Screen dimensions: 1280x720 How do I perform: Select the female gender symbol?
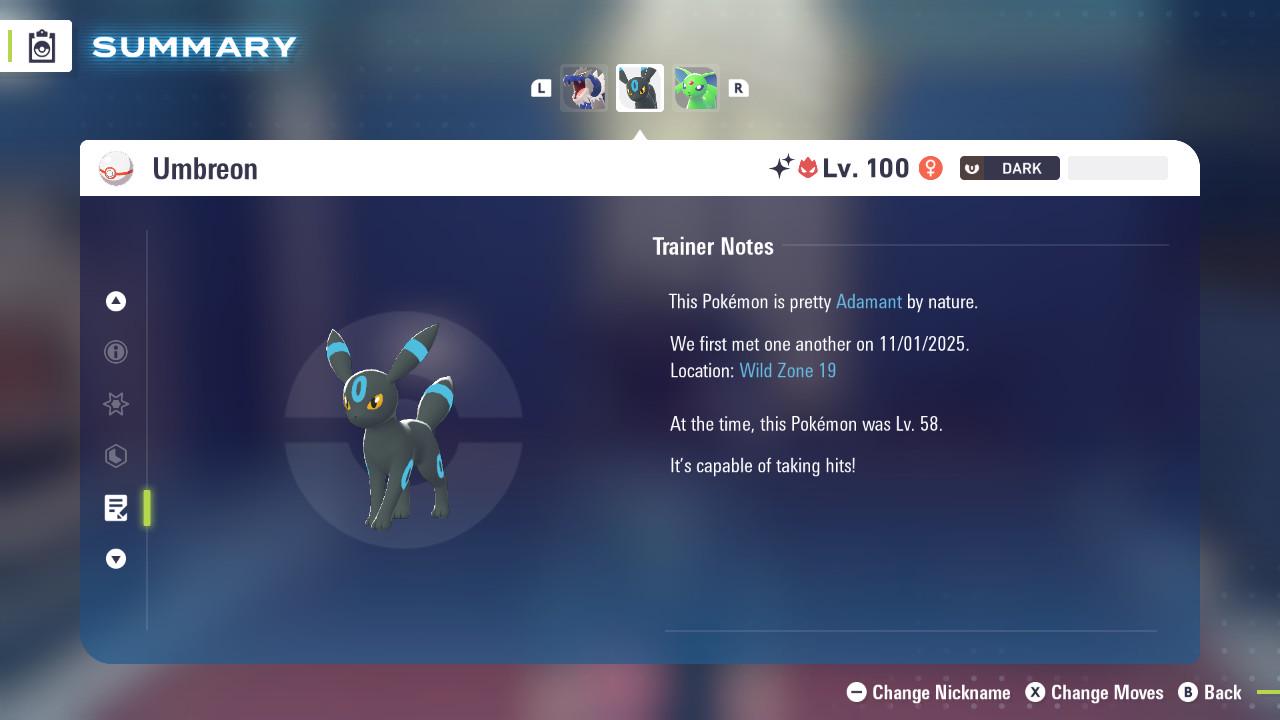tap(929, 168)
